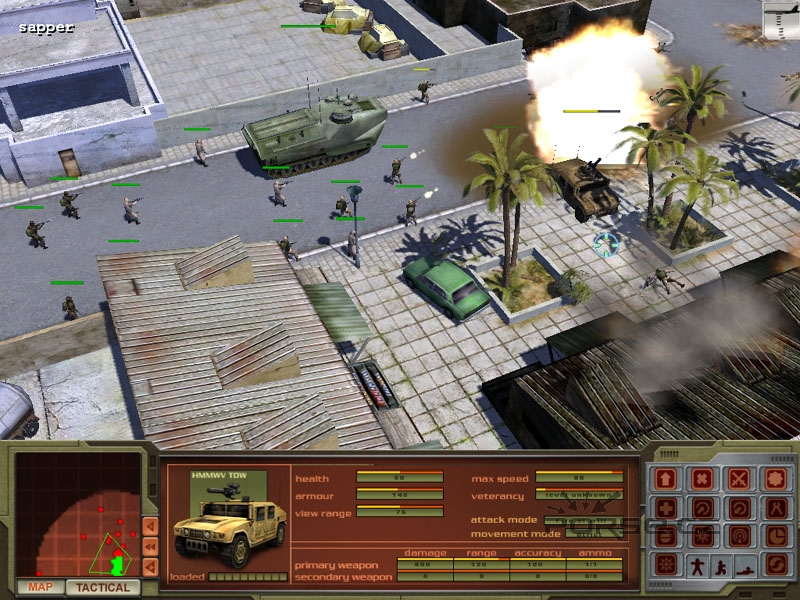This screenshot has width=800, height=600.
Task: Click the swirling S-arrows command icon
Action: pos(775,566)
